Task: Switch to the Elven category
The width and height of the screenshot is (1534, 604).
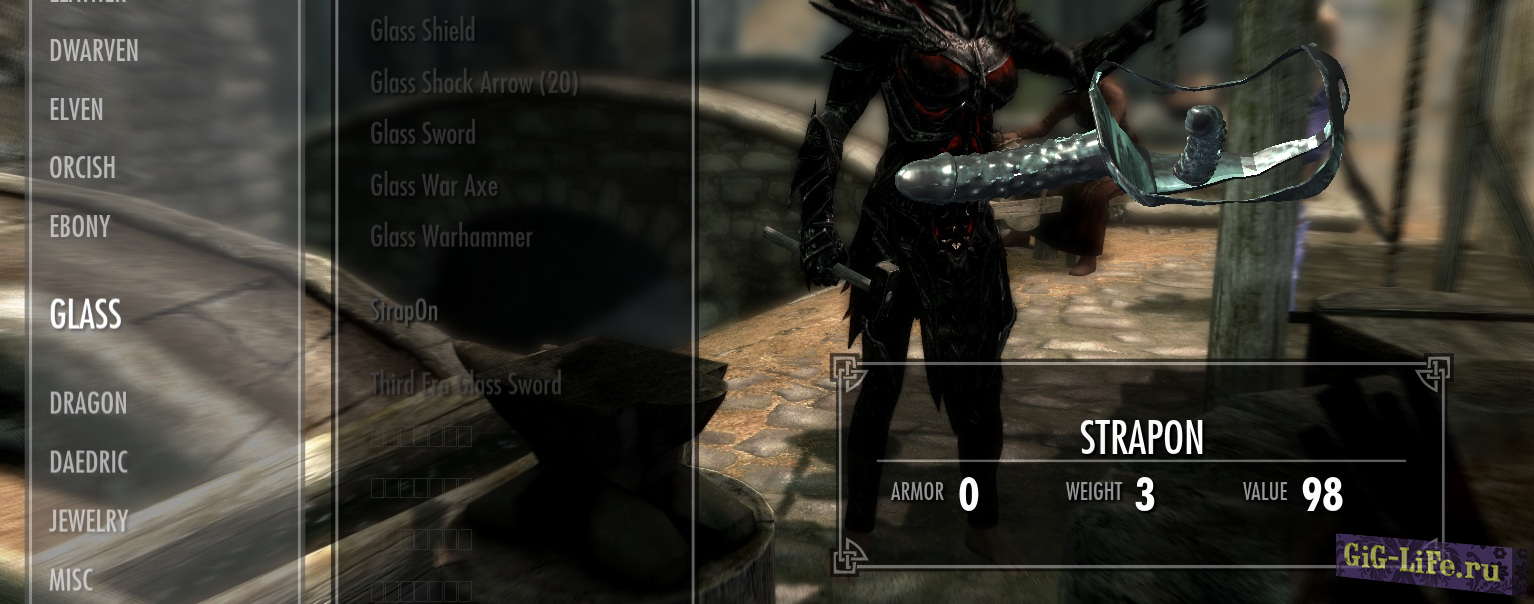Action: [76, 110]
